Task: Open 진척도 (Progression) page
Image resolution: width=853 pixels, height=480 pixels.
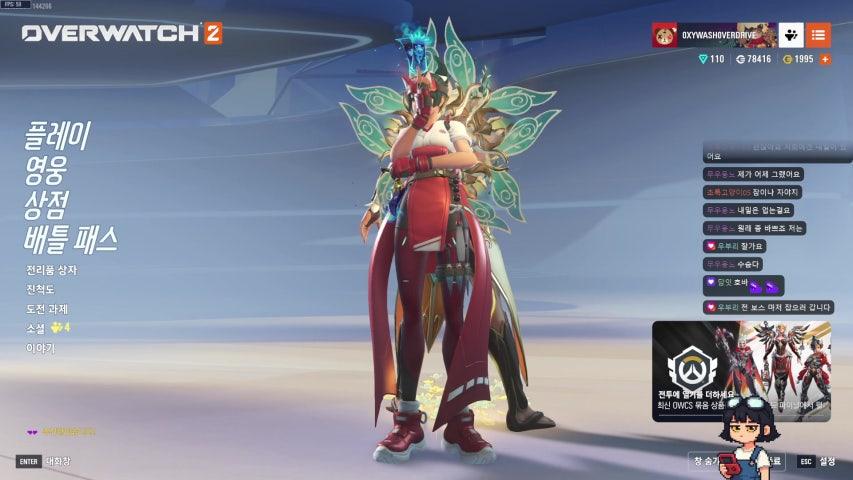Action: coord(42,289)
